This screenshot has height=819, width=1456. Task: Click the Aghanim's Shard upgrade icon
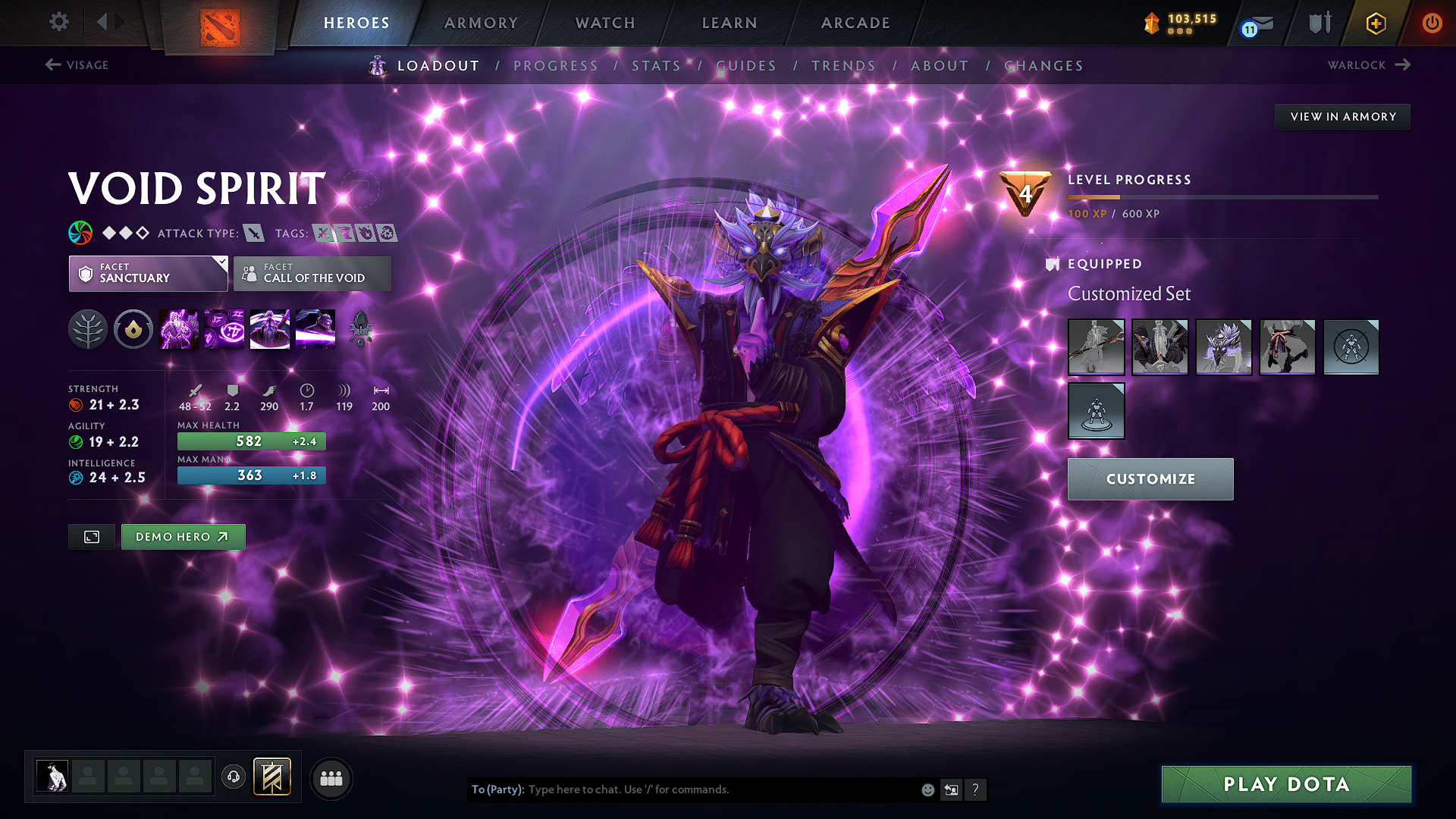(x=362, y=329)
